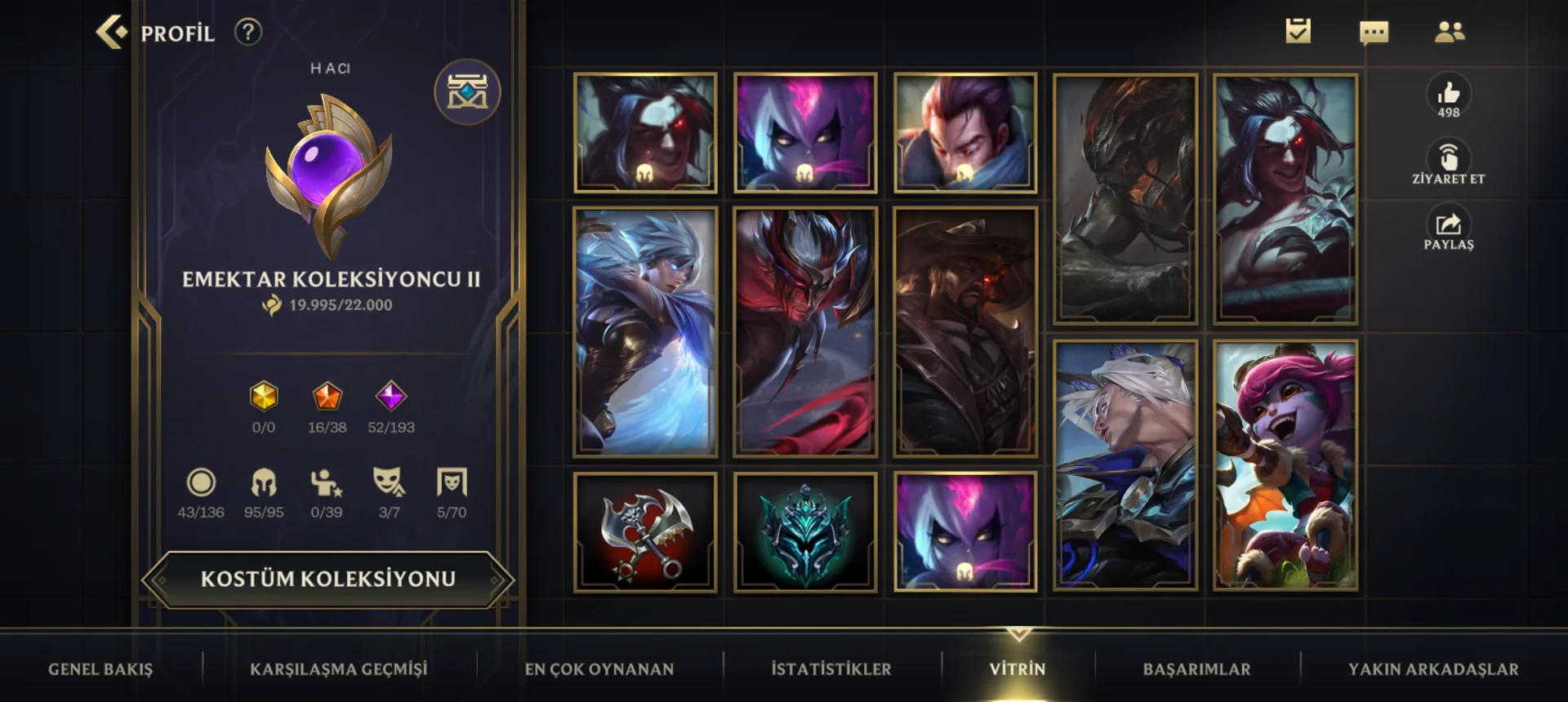Select the Vitrin tab
Viewport: 1568px width, 702px height.
click(x=1018, y=669)
